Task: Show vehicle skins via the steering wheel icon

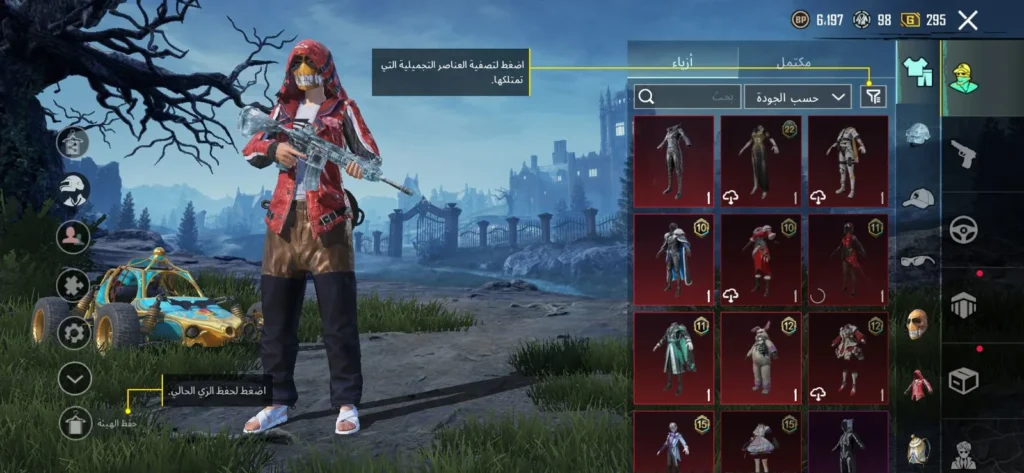Action: coord(964,229)
